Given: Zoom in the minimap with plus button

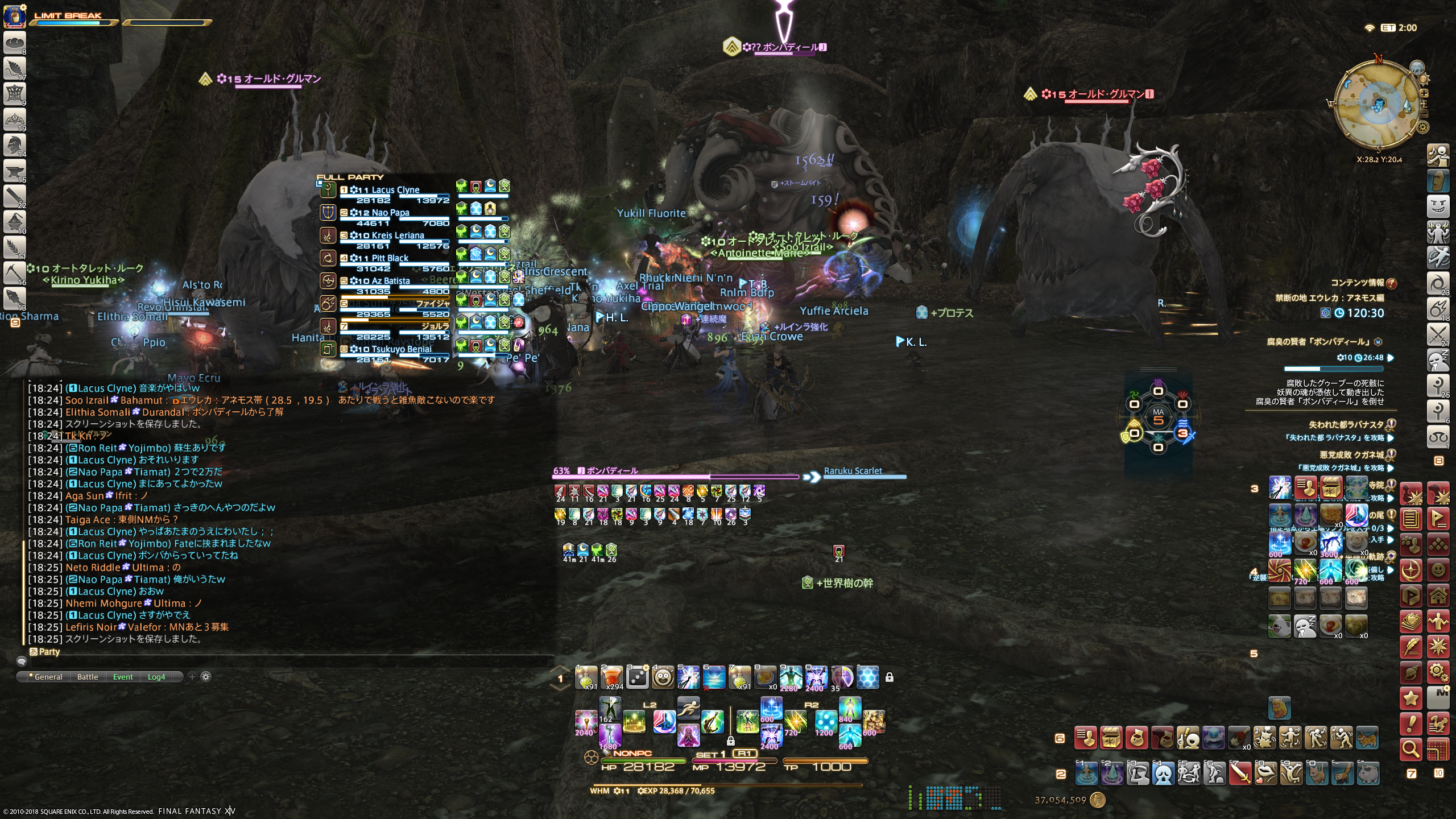Looking at the screenshot, I should tap(1424, 93).
